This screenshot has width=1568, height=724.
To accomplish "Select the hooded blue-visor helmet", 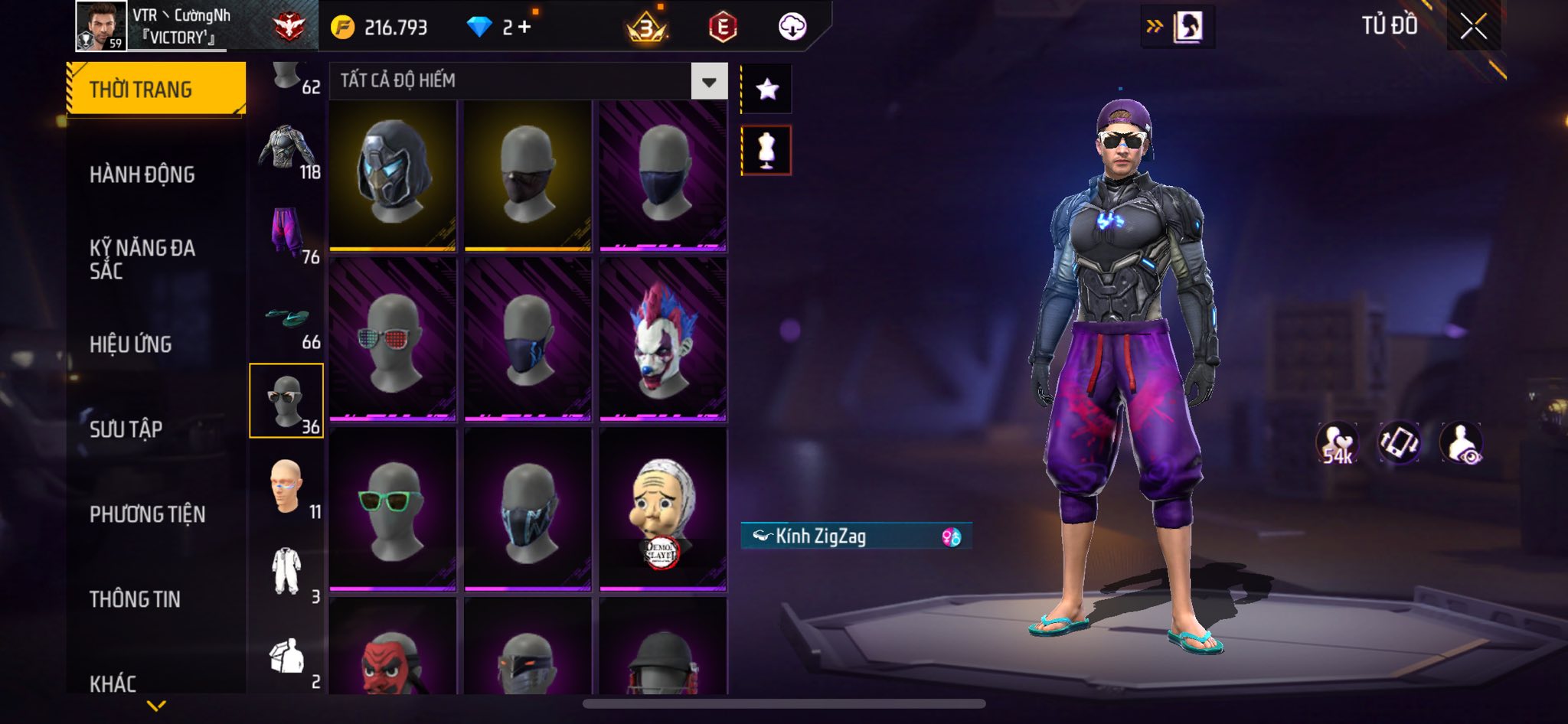I will tap(393, 174).
